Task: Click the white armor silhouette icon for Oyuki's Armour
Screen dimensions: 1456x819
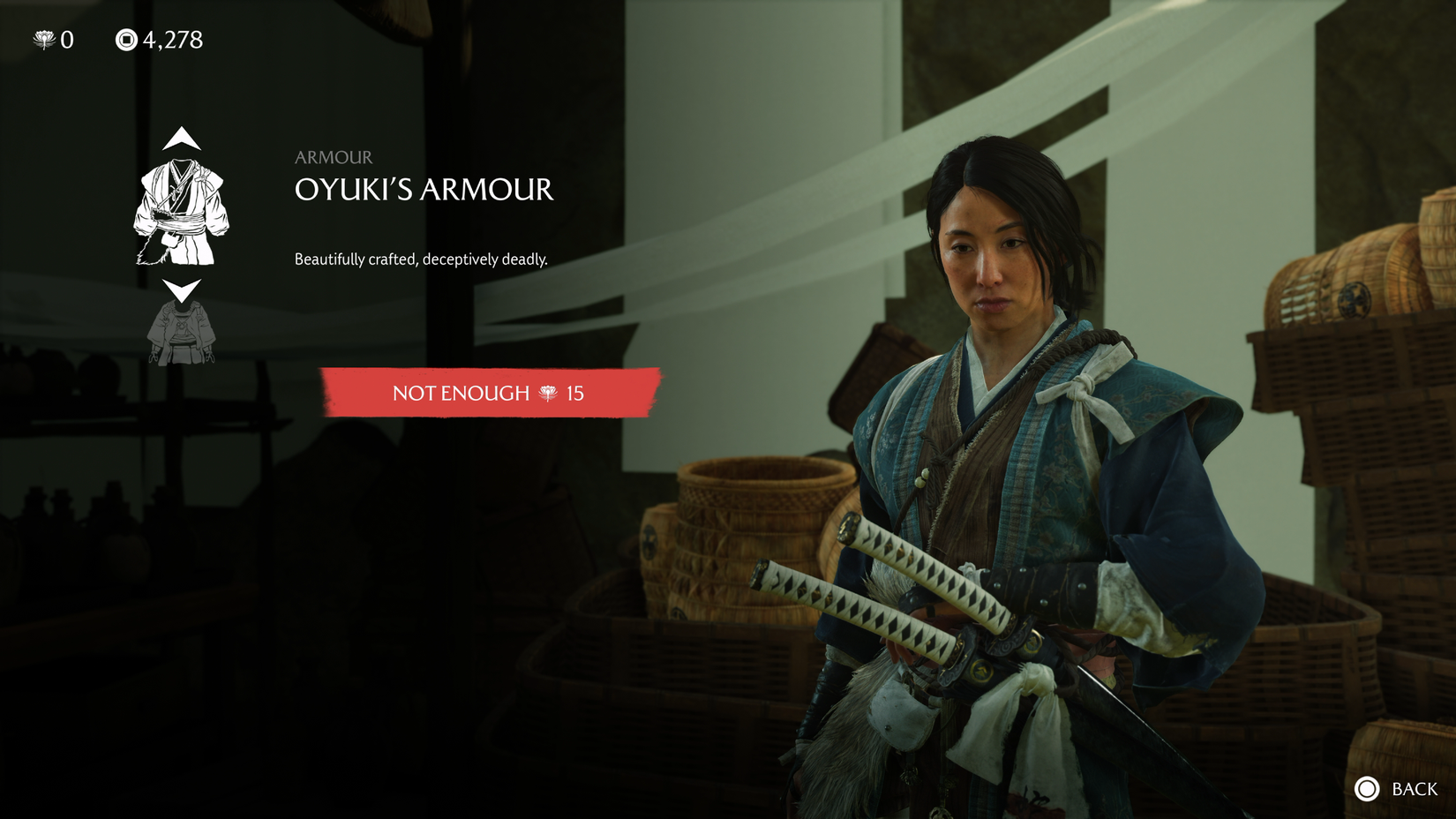Action: click(183, 212)
